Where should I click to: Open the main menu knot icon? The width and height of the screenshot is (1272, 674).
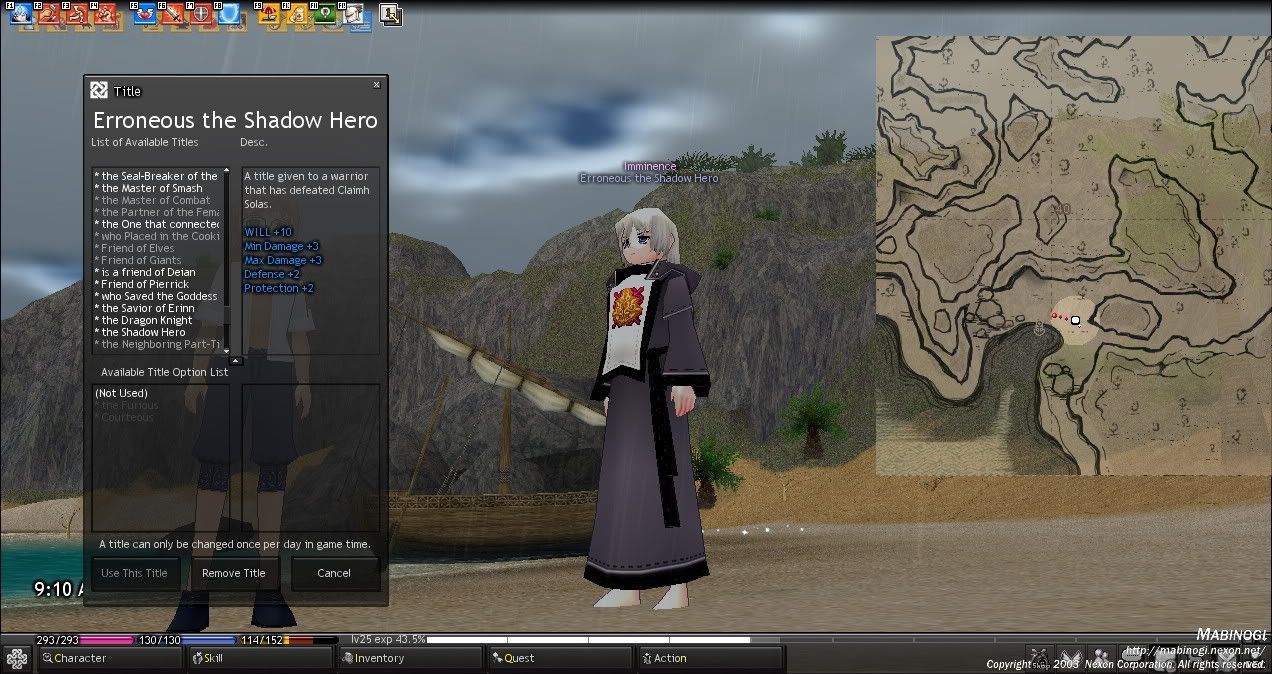pos(17,658)
